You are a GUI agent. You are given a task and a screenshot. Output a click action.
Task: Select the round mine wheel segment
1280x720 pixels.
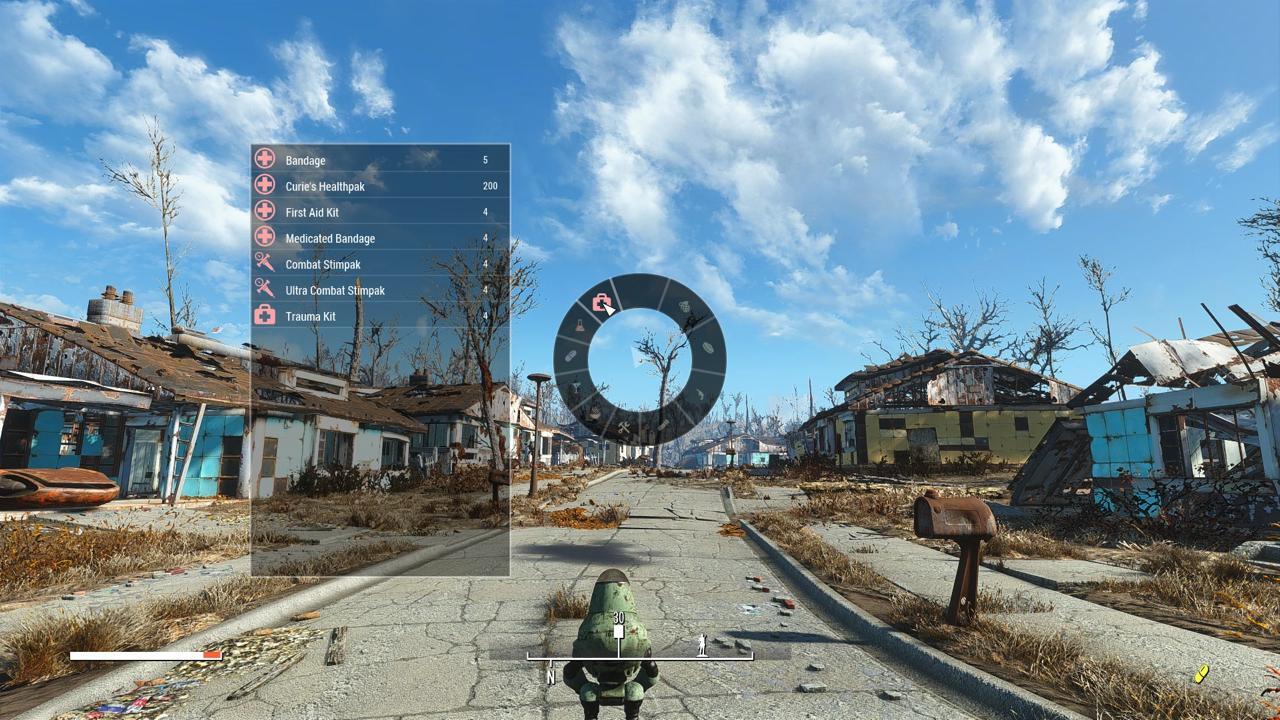point(707,348)
